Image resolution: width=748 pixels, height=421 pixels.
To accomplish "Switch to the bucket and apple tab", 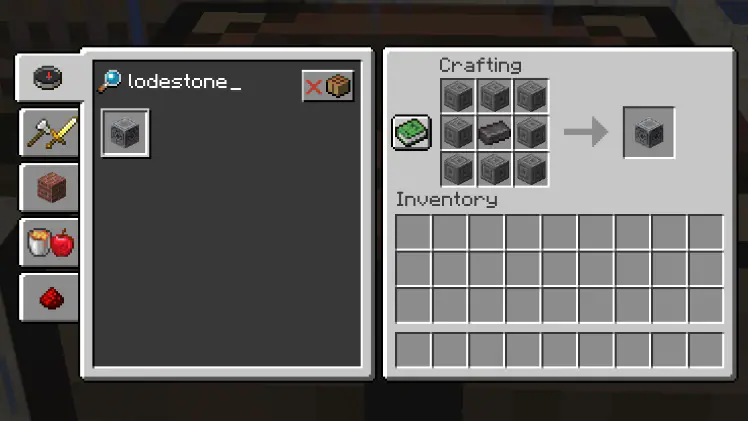I will 50,242.
